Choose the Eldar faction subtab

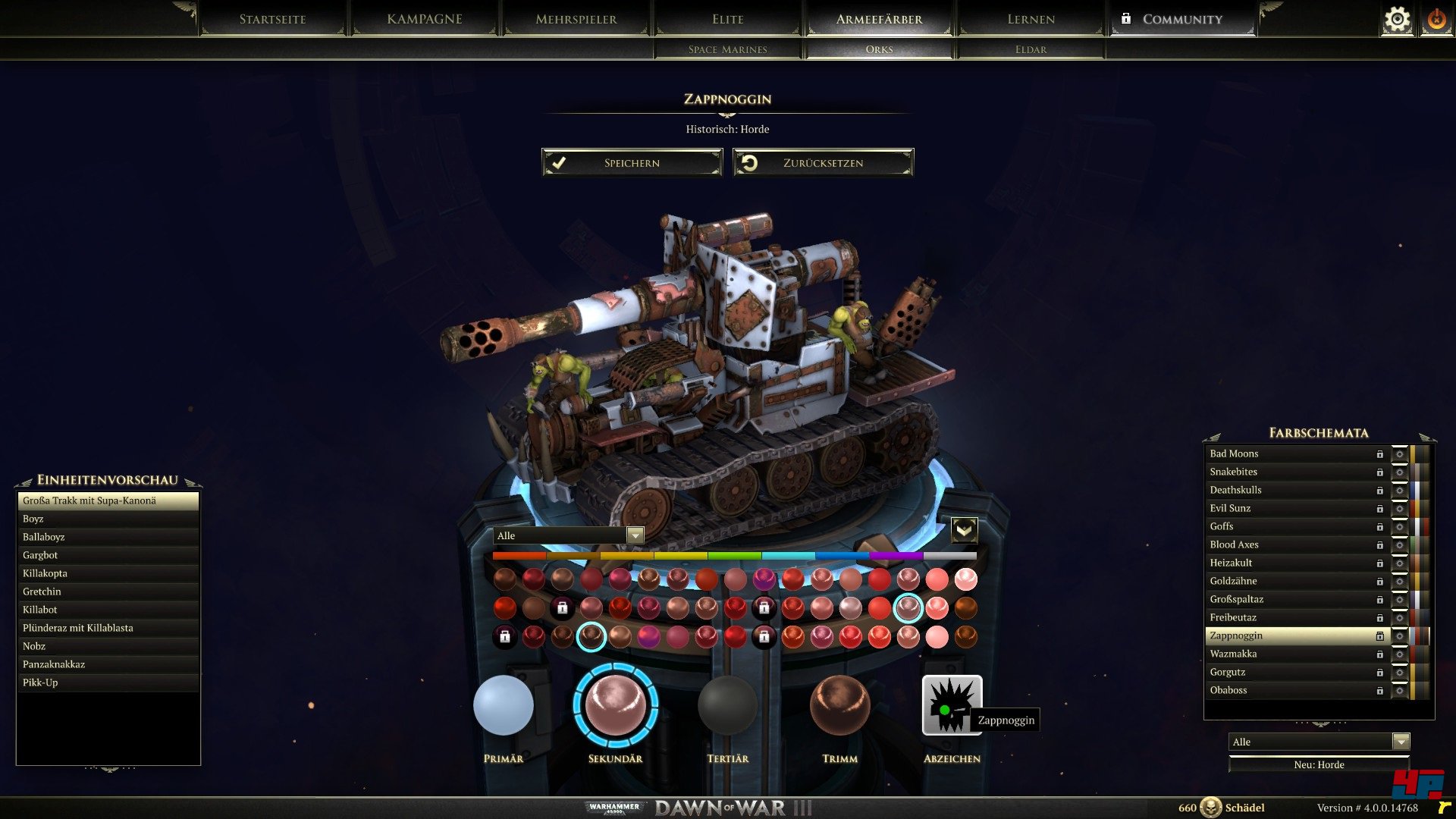tap(1031, 49)
